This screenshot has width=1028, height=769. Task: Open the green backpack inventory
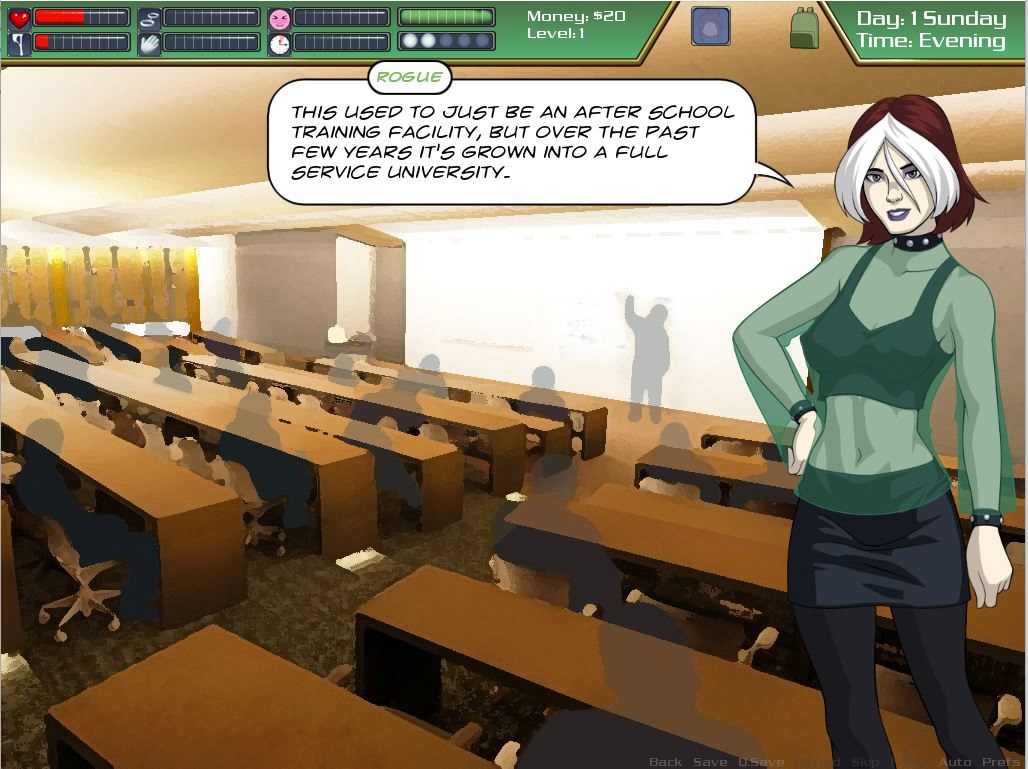pos(804,28)
